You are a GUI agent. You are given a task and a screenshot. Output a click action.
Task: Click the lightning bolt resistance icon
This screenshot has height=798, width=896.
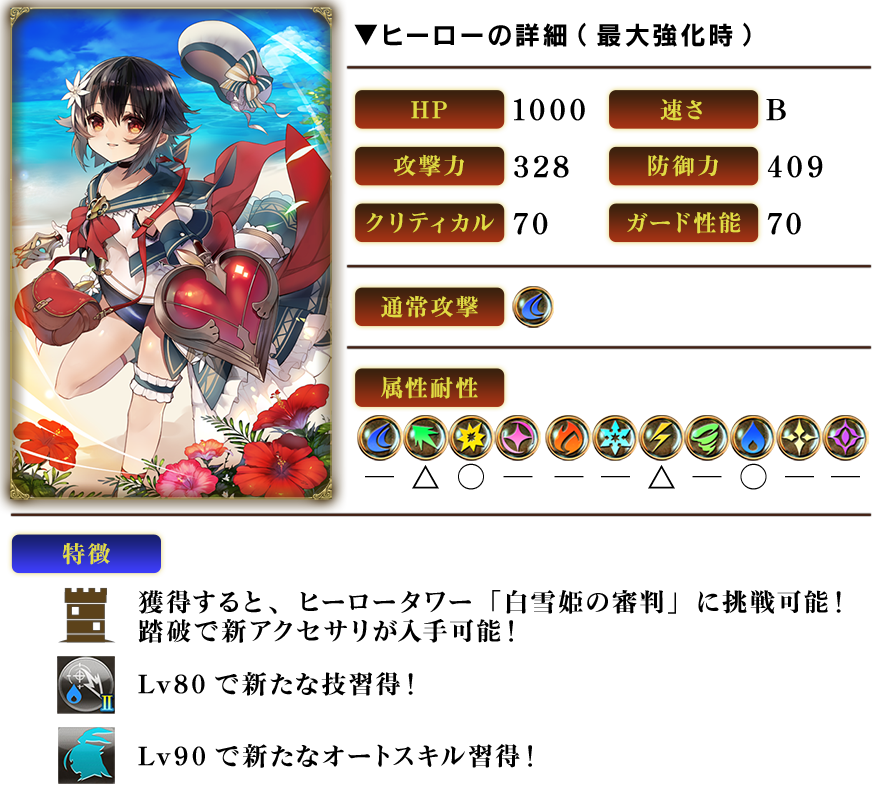pos(659,438)
